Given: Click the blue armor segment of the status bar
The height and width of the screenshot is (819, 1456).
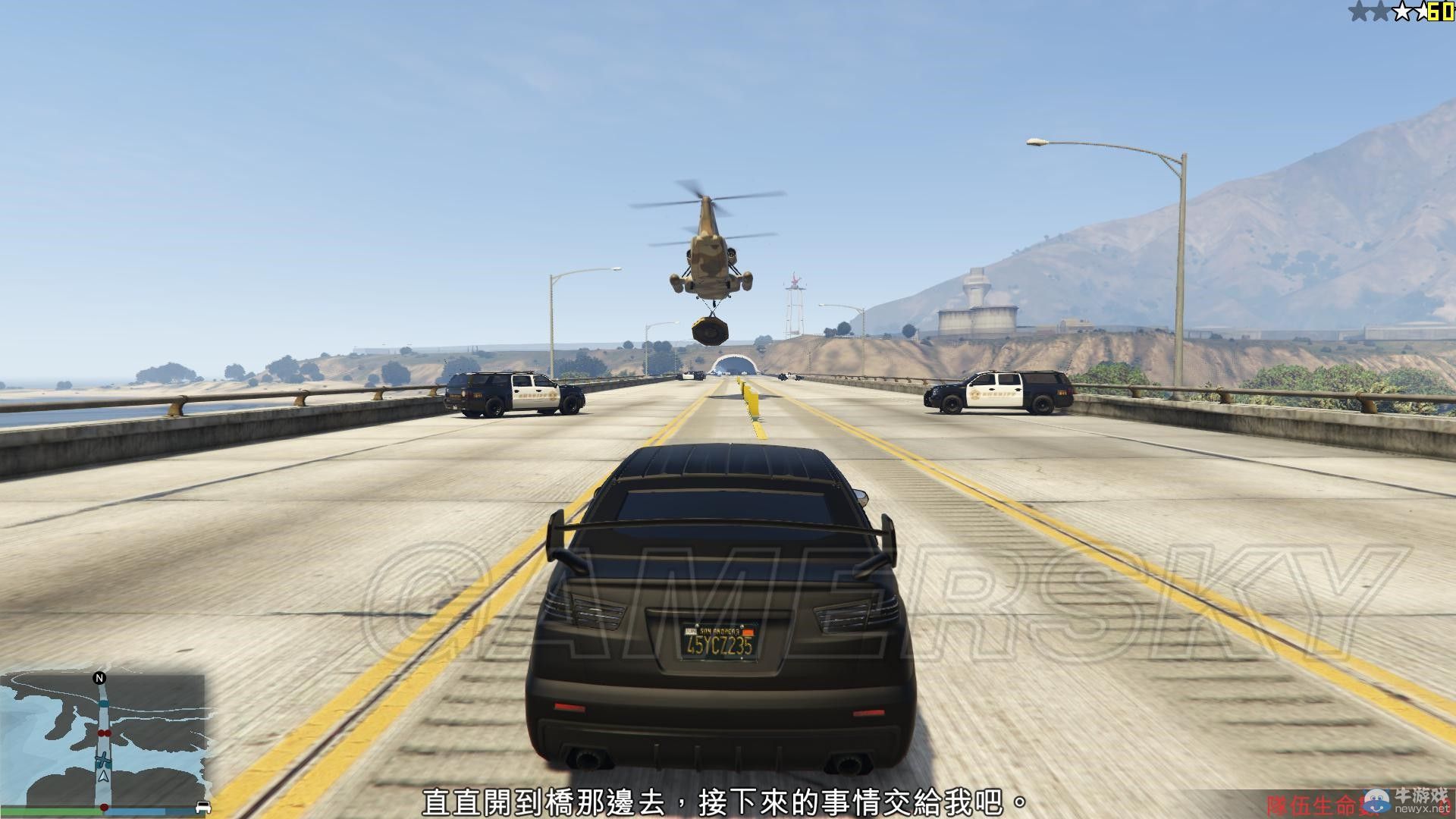Looking at the screenshot, I should coord(133,811).
